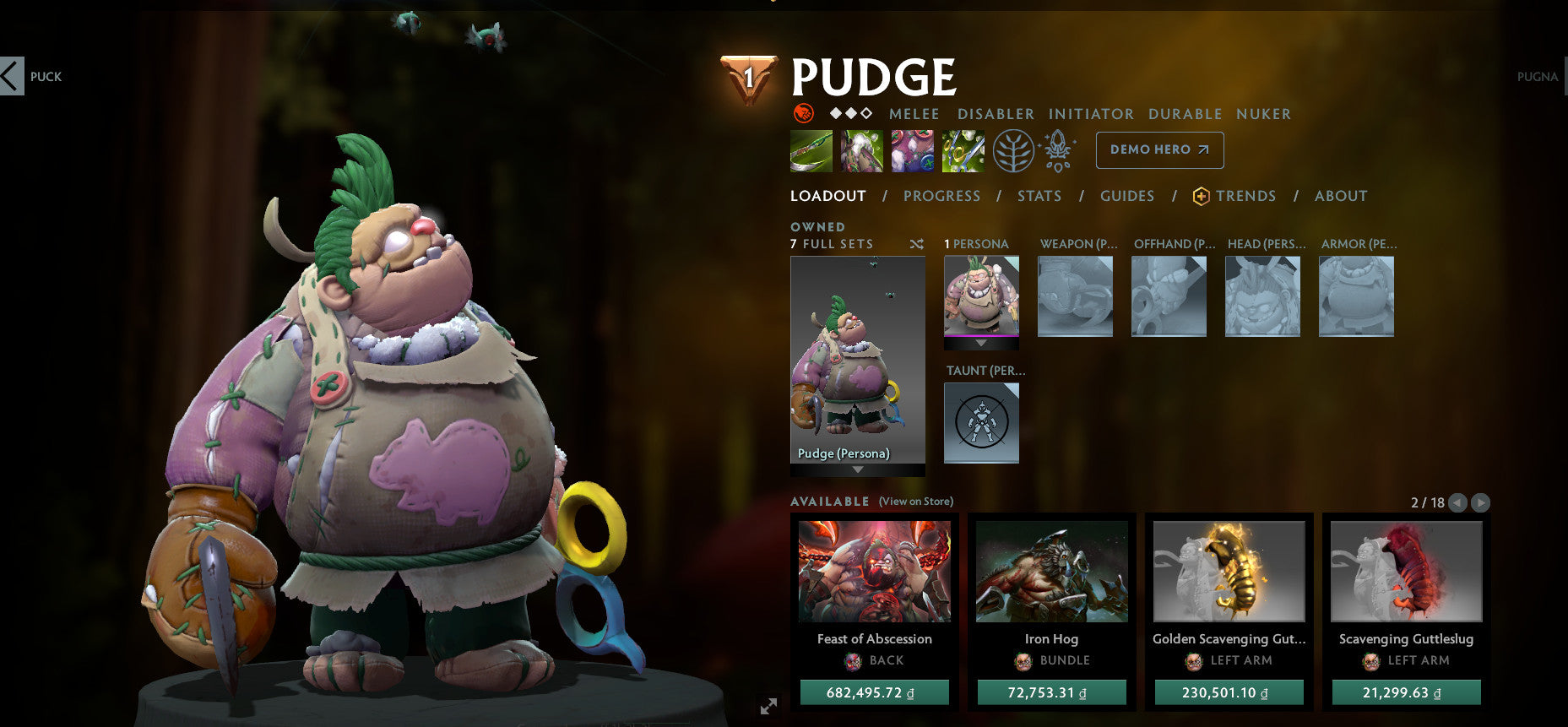The height and width of the screenshot is (727, 1568).
Task: Open the Flesh Heap ability icon
Action: (x=913, y=150)
